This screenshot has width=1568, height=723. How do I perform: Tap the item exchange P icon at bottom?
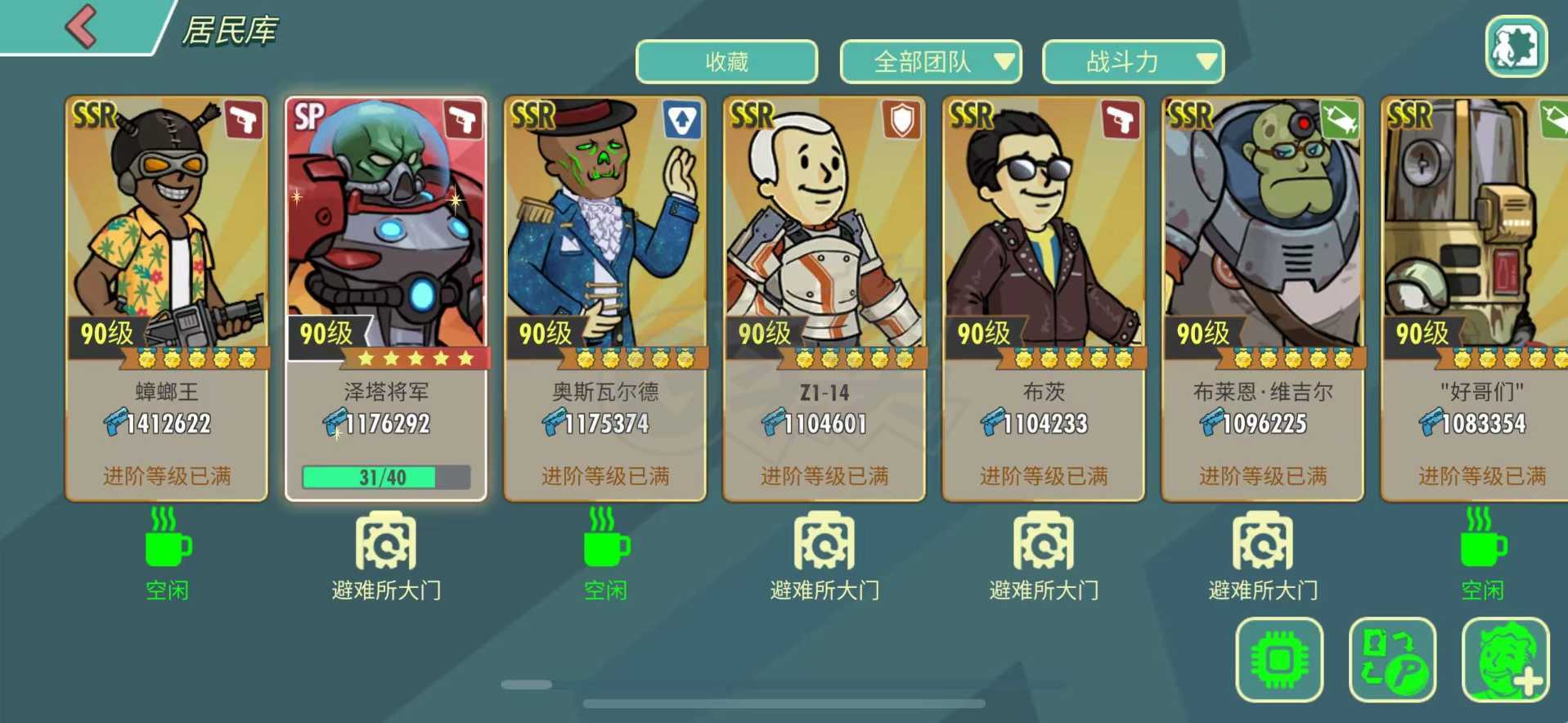tap(1394, 658)
